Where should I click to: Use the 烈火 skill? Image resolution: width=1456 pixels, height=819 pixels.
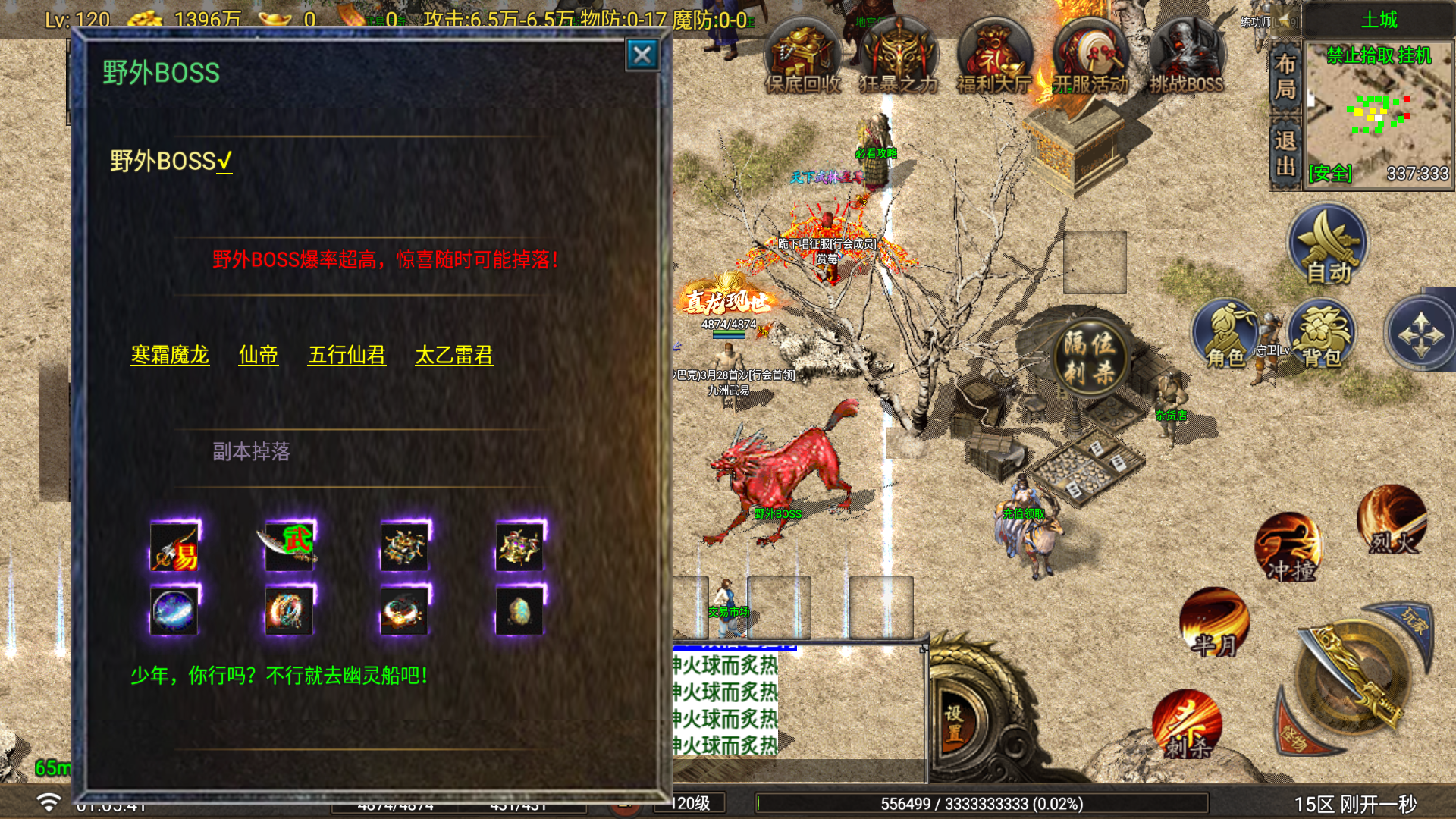[1392, 521]
